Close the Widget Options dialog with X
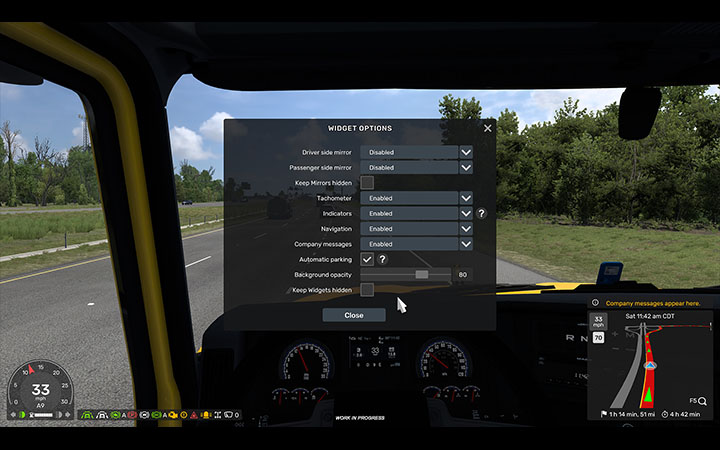 [488, 128]
